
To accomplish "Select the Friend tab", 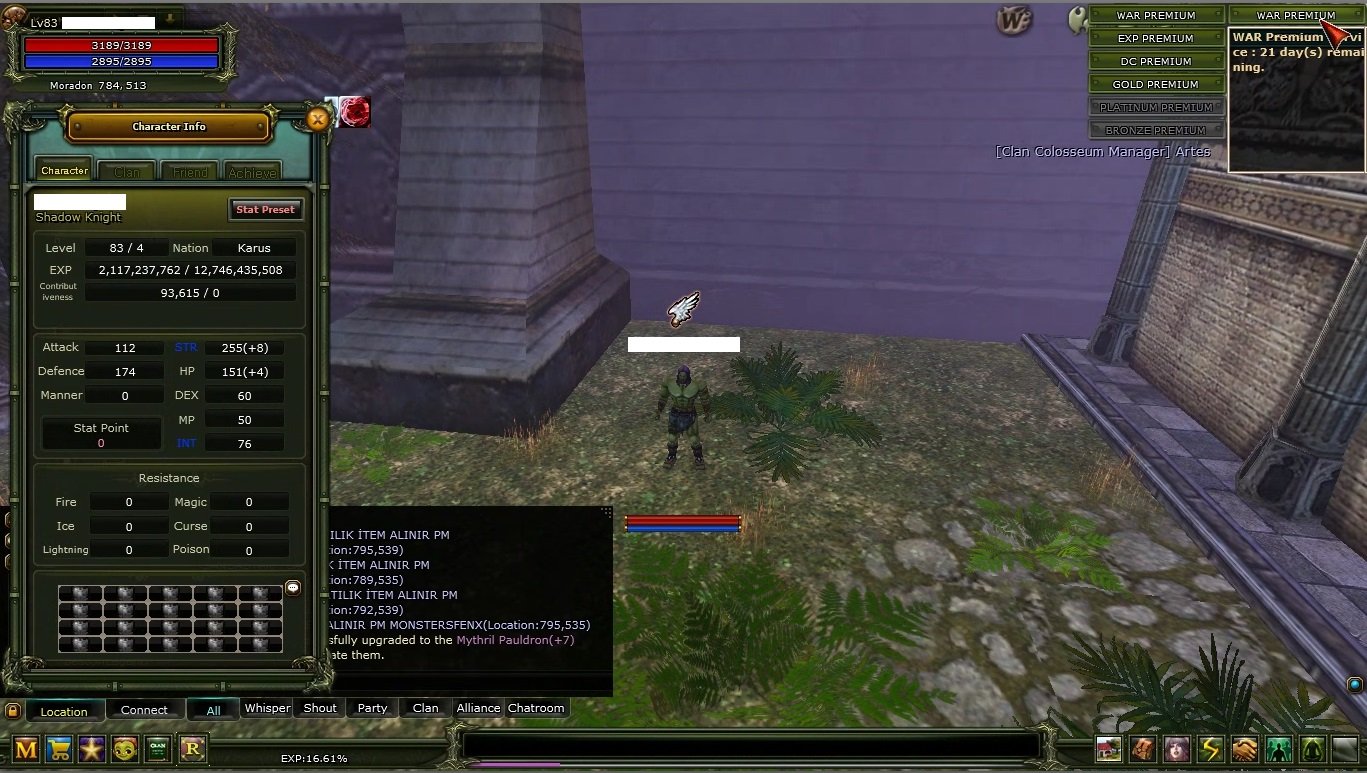I will [190, 172].
